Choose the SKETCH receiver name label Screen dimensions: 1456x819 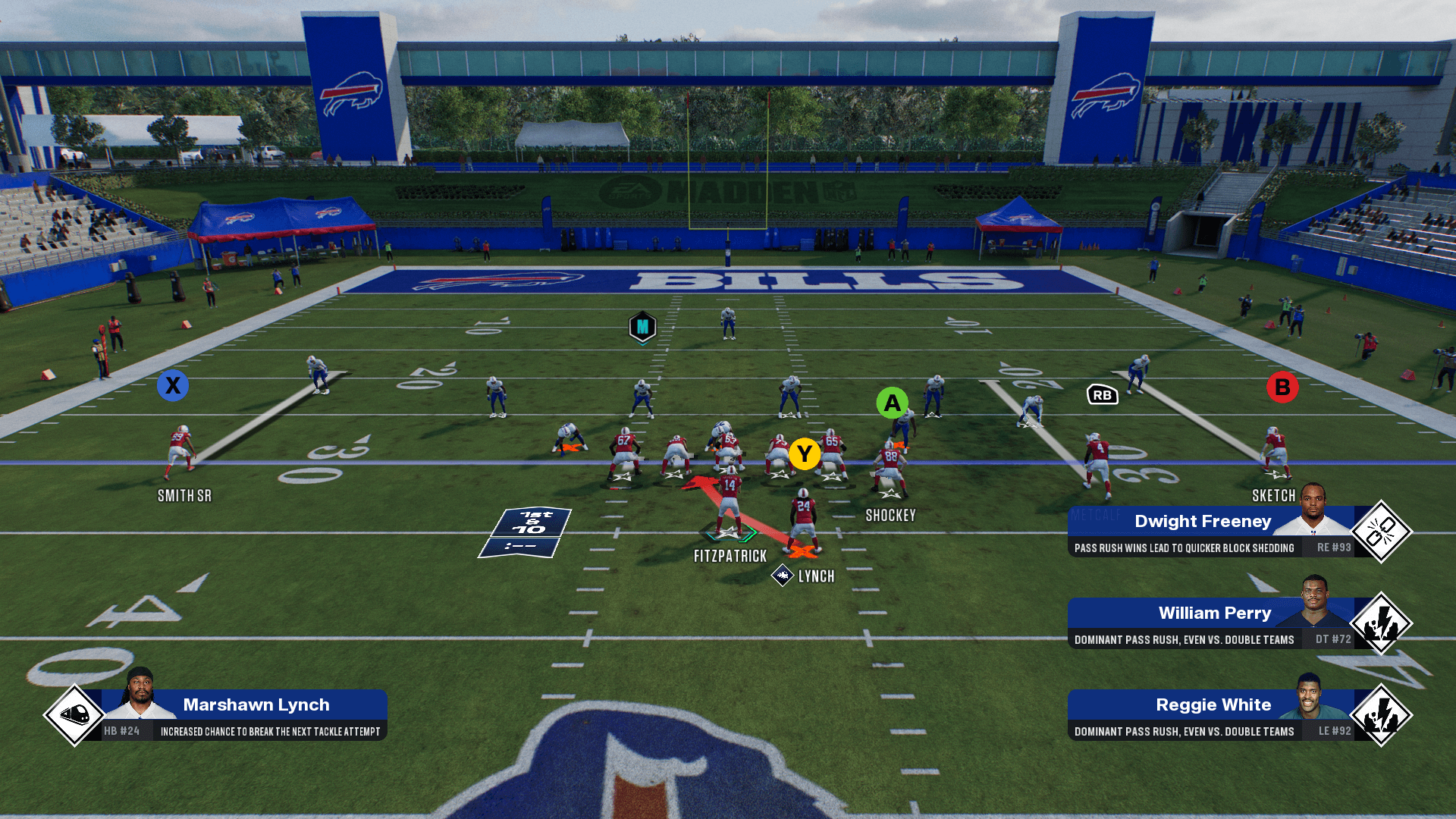pos(1273,496)
